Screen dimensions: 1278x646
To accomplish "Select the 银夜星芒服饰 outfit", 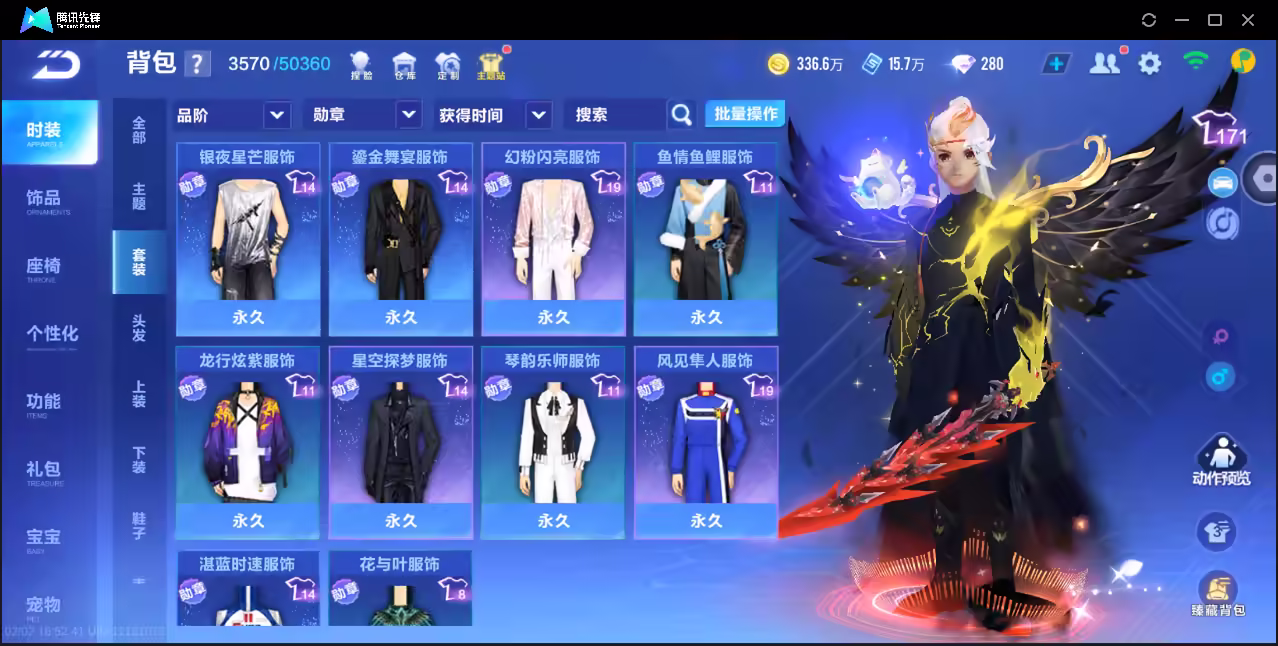I will coord(248,238).
